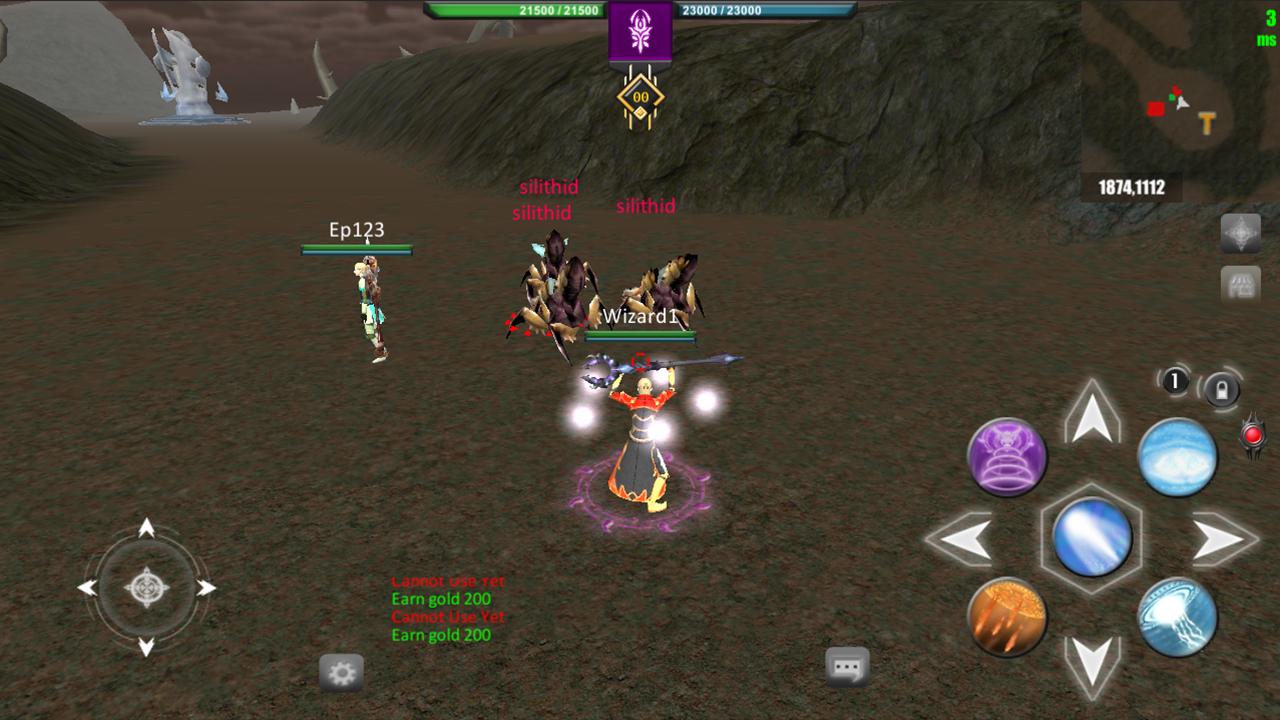Cast the purple summoning skill

coord(1008,457)
